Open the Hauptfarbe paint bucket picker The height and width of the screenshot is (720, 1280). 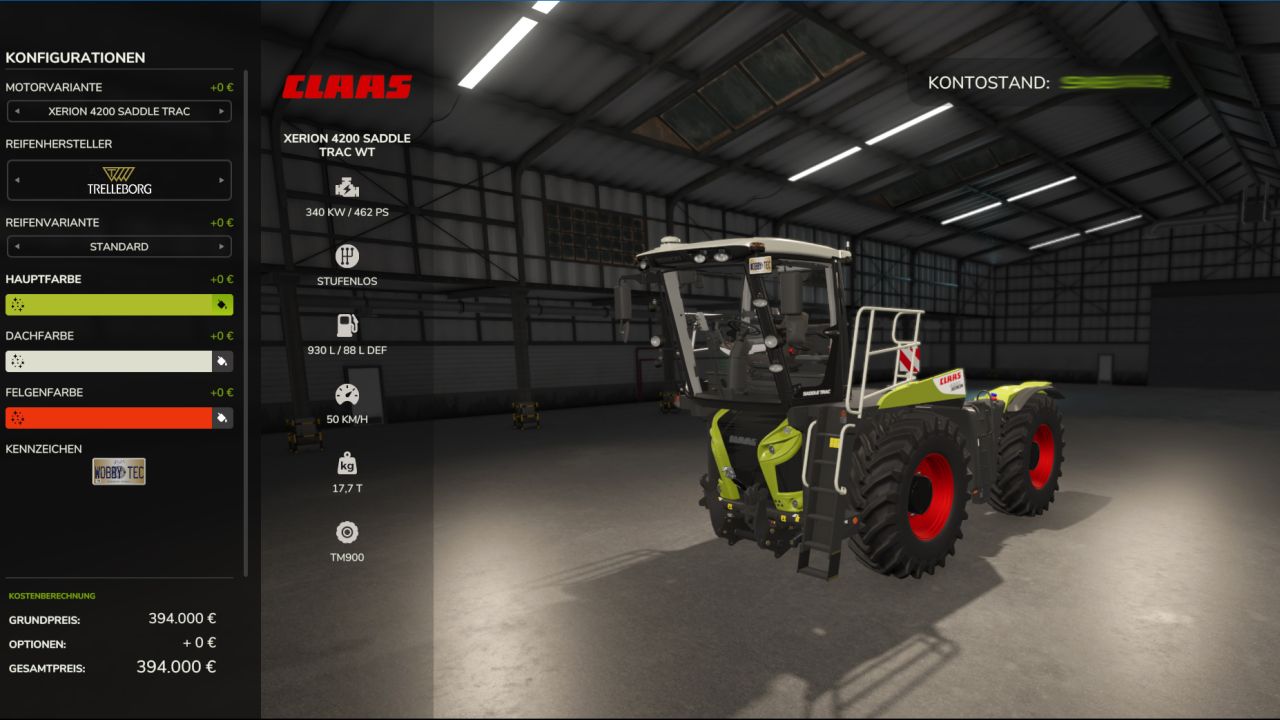click(221, 304)
